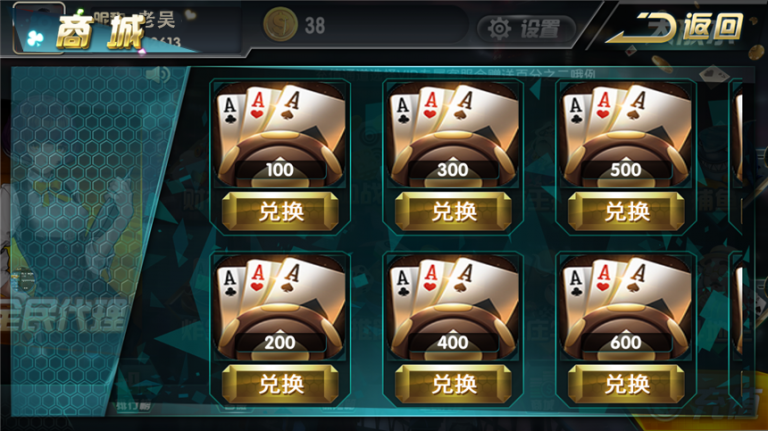The width and height of the screenshot is (768, 431).
Task: Redeem the 500 card pack with 兑换
Action: pyautogui.click(x=626, y=211)
